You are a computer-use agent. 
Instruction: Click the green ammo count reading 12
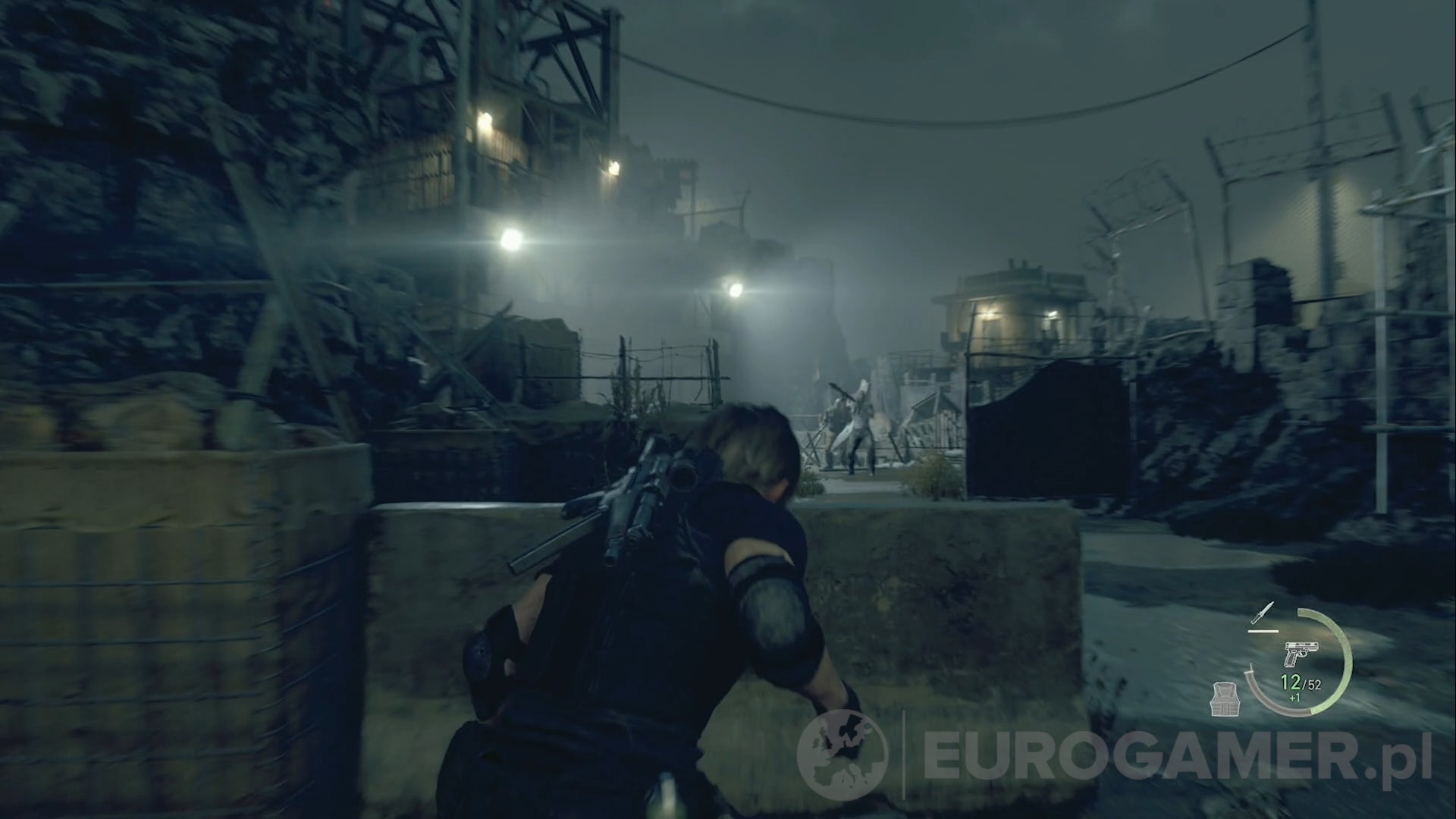click(1291, 682)
